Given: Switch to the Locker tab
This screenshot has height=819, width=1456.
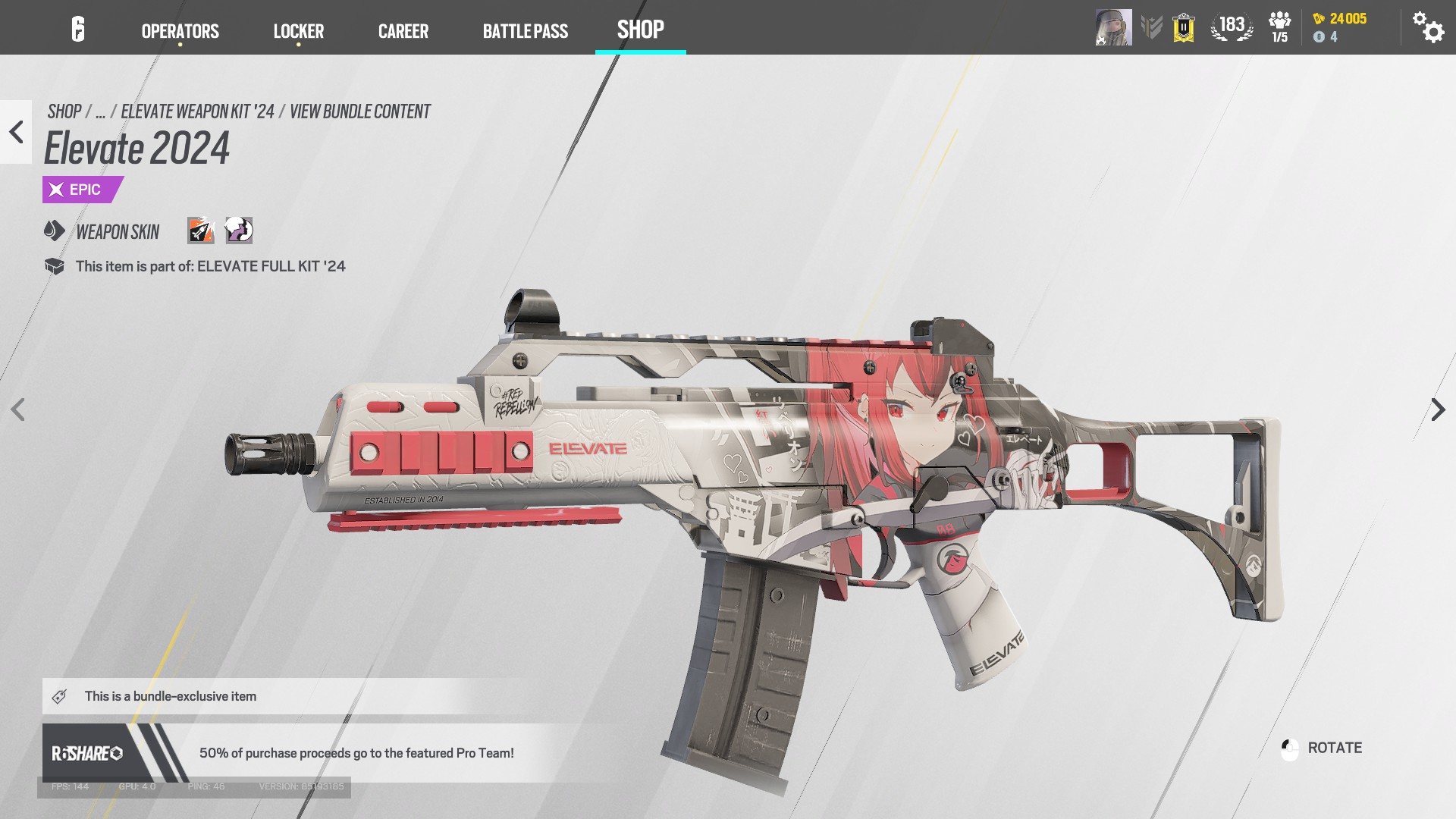Looking at the screenshot, I should 298,31.
